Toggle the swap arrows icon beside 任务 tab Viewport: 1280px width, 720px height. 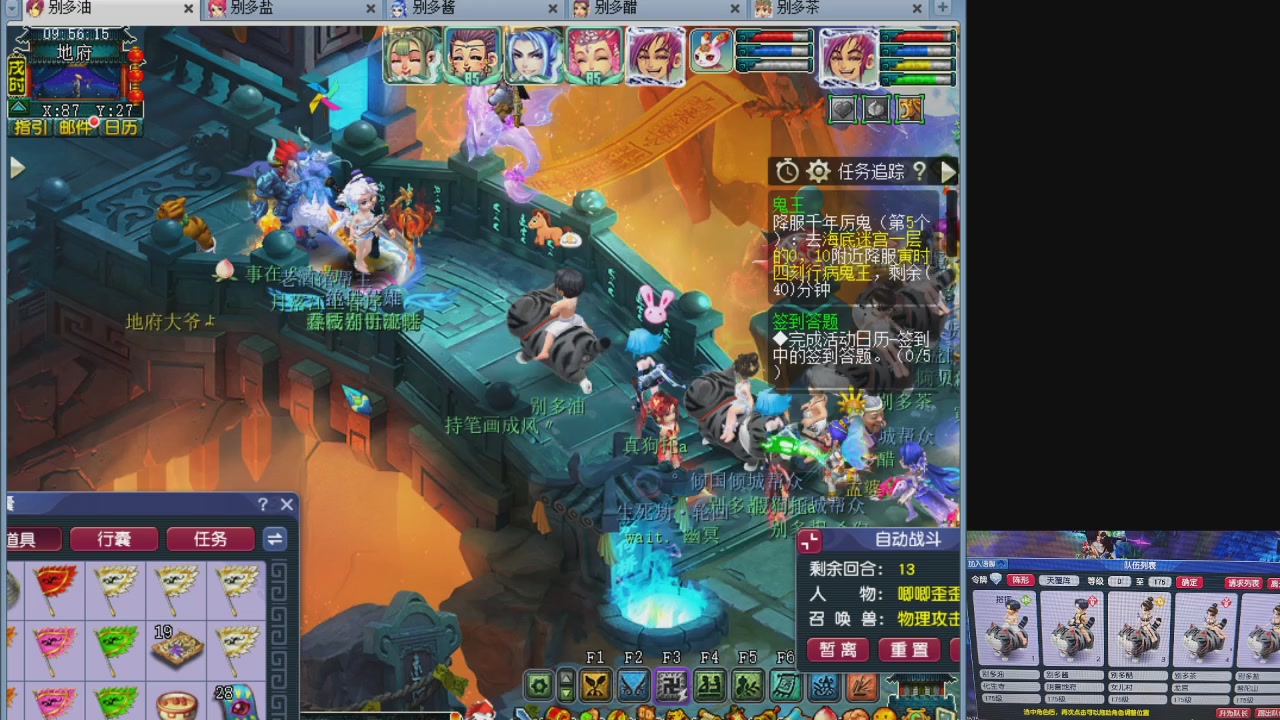tap(275, 539)
